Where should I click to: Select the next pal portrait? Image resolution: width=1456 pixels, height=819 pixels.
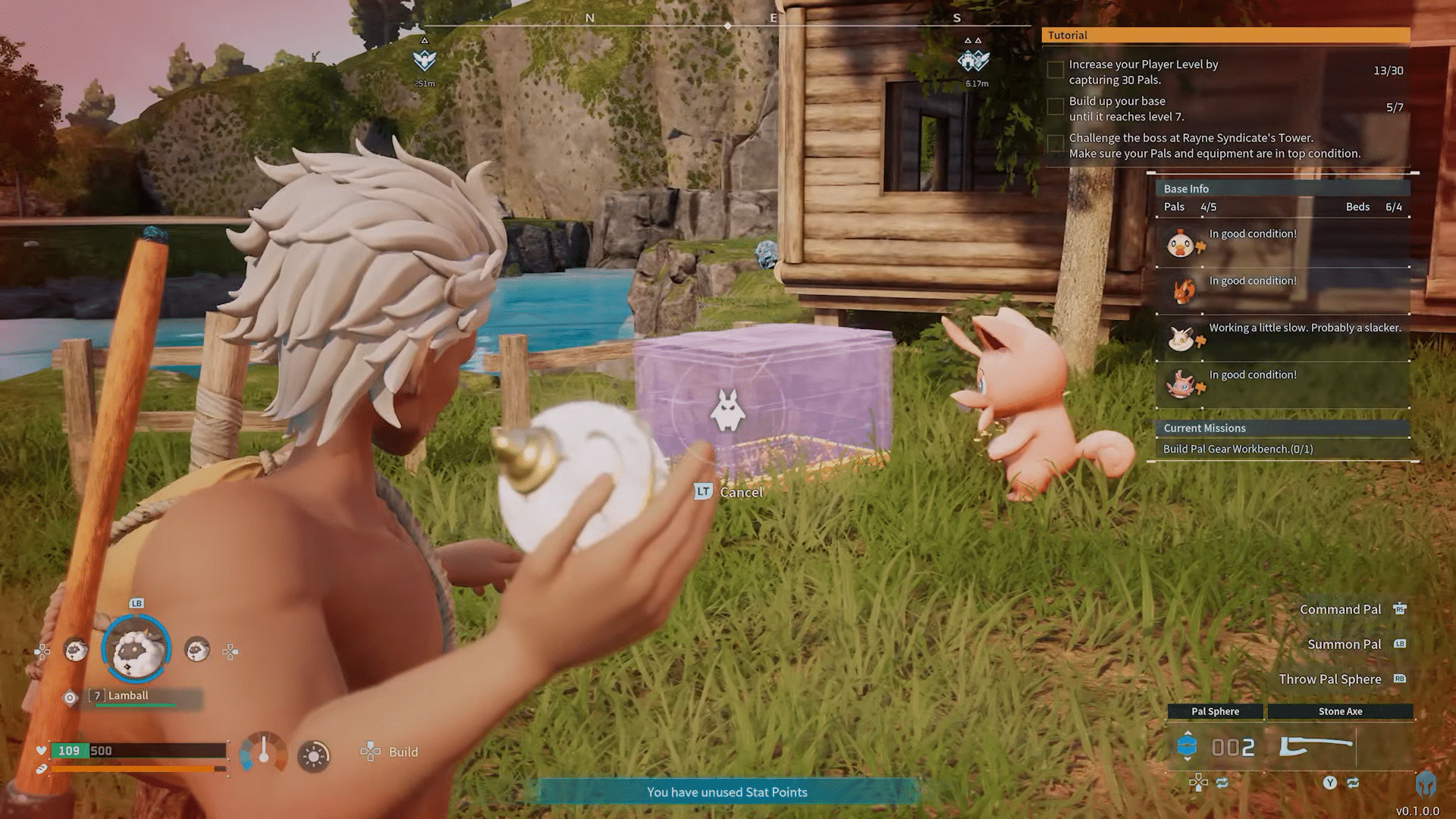coord(197,650)
